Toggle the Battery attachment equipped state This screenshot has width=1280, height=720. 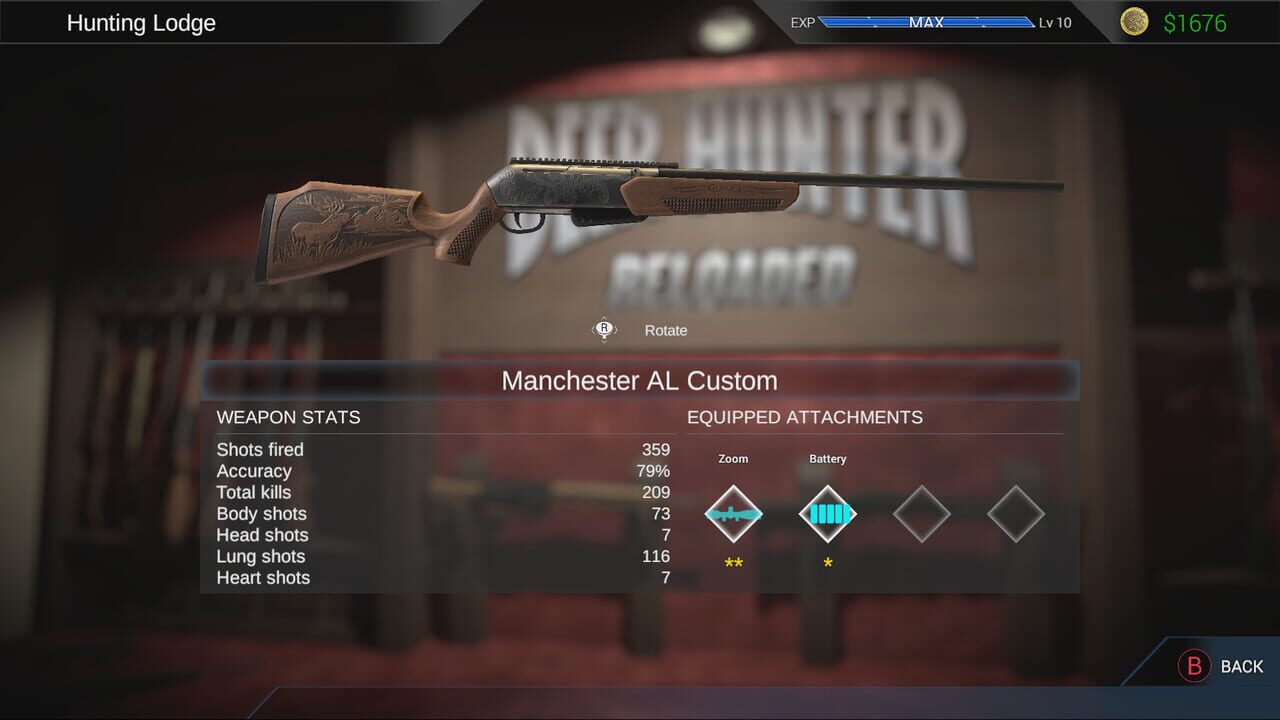pos(827,514)
